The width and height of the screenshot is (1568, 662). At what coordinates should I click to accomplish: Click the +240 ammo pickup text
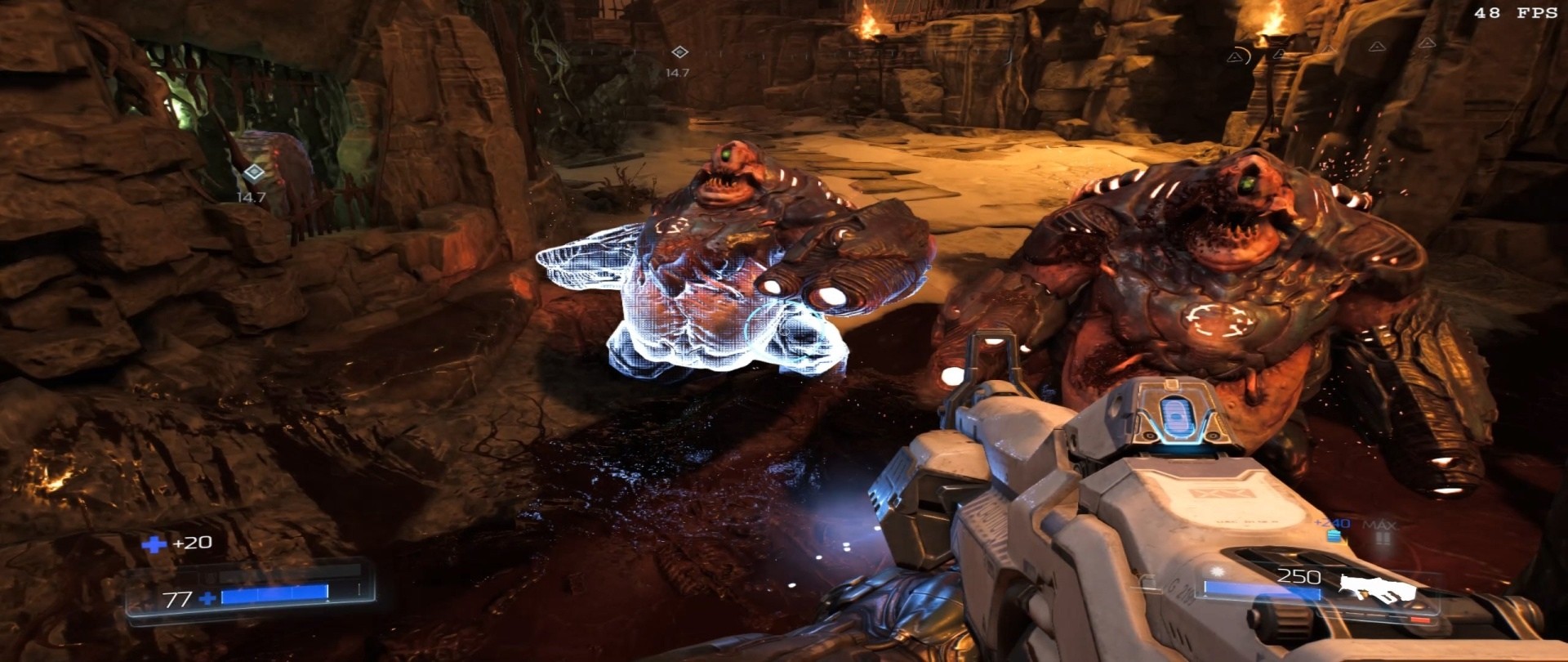[1330, 523]
